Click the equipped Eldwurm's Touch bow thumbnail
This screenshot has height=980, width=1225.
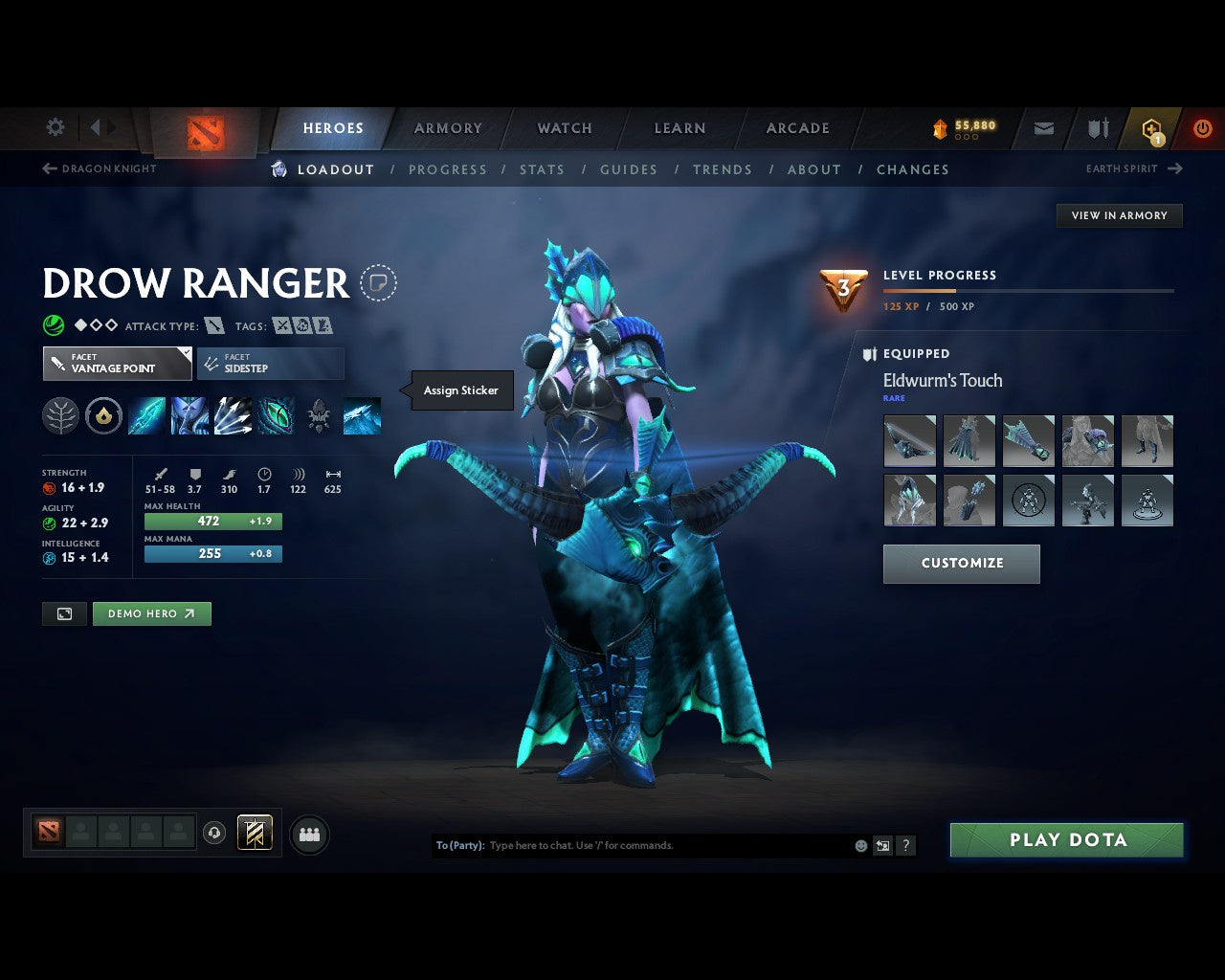click(908, 441)
